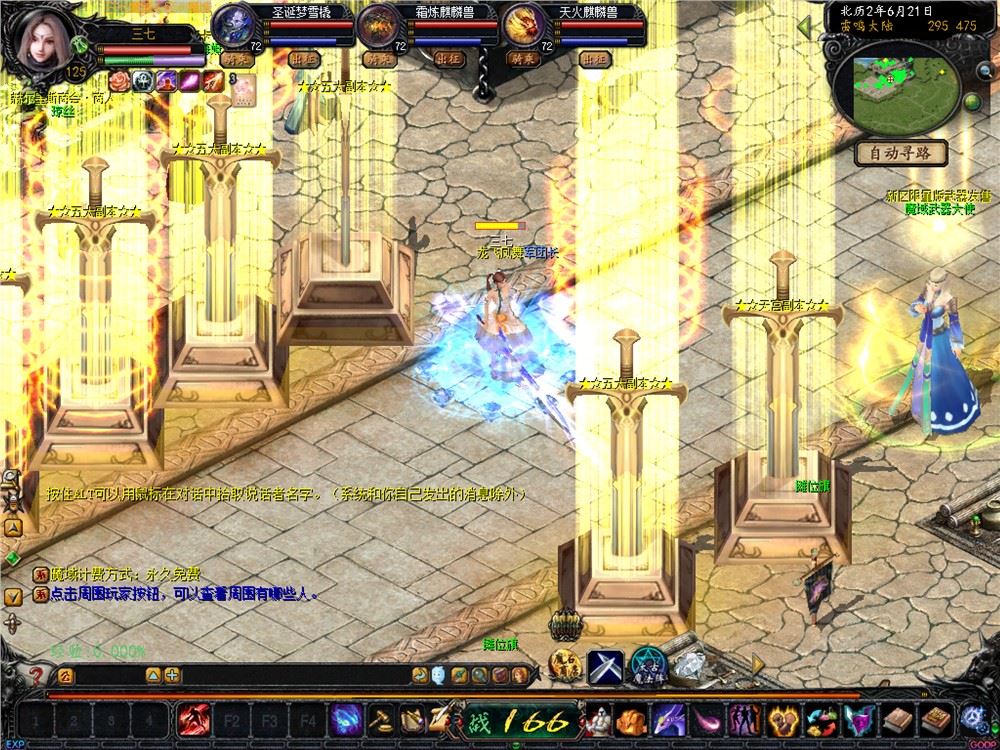
Task: Open the pentagram magic circle button
Action: 648,664
